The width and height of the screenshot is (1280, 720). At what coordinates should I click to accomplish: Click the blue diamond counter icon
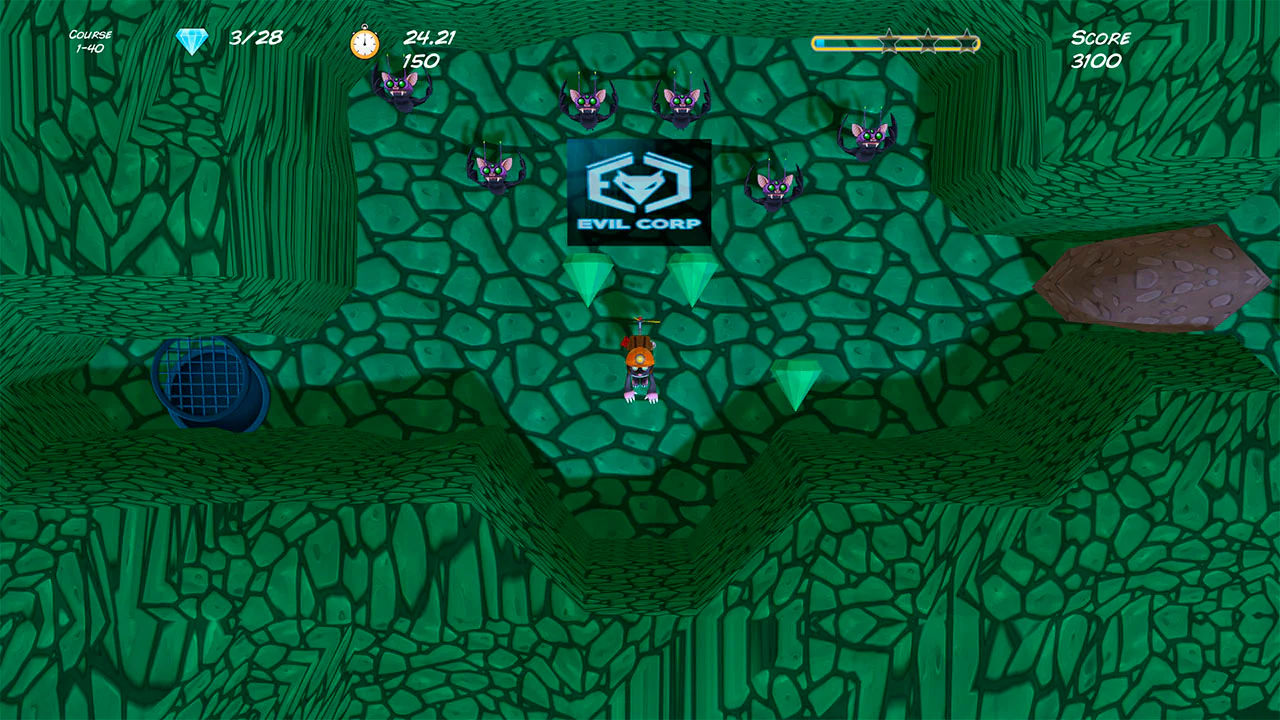coord(190,40)
